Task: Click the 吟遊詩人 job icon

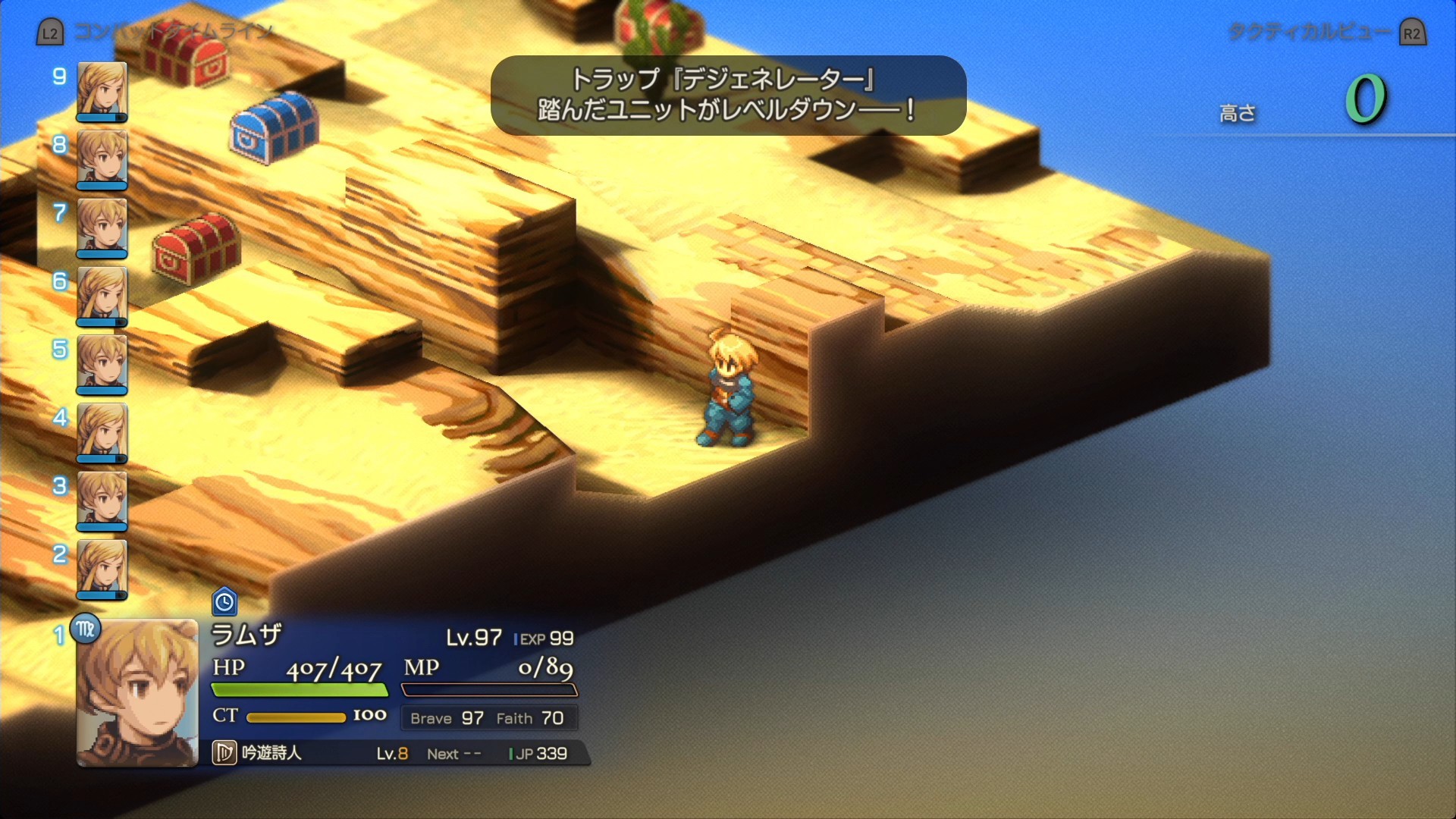Action: pyautogui.click(x=224, y=753)
